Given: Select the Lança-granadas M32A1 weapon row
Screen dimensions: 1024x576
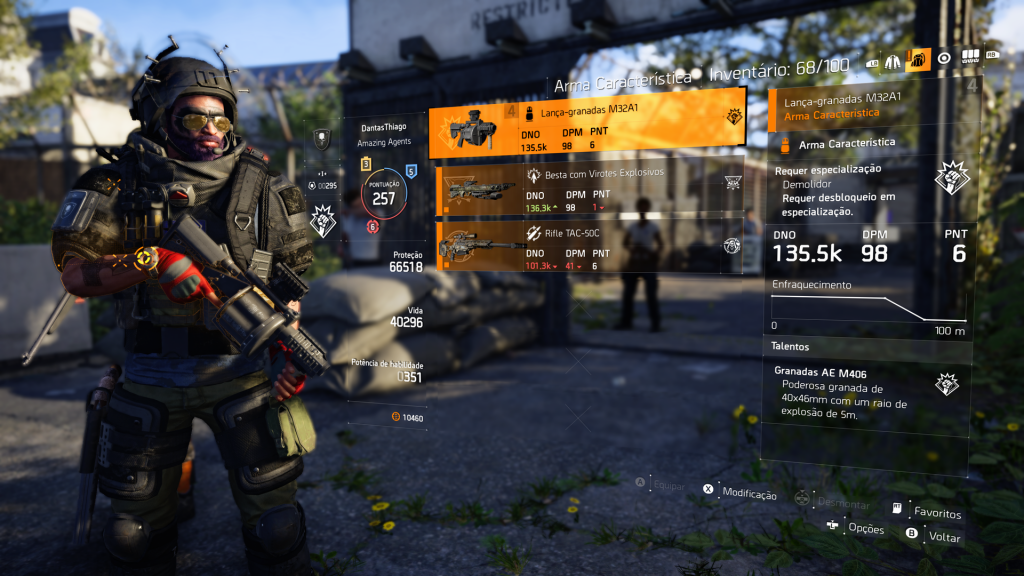Looking at the screenshot, I should click(x=587, y=124).
